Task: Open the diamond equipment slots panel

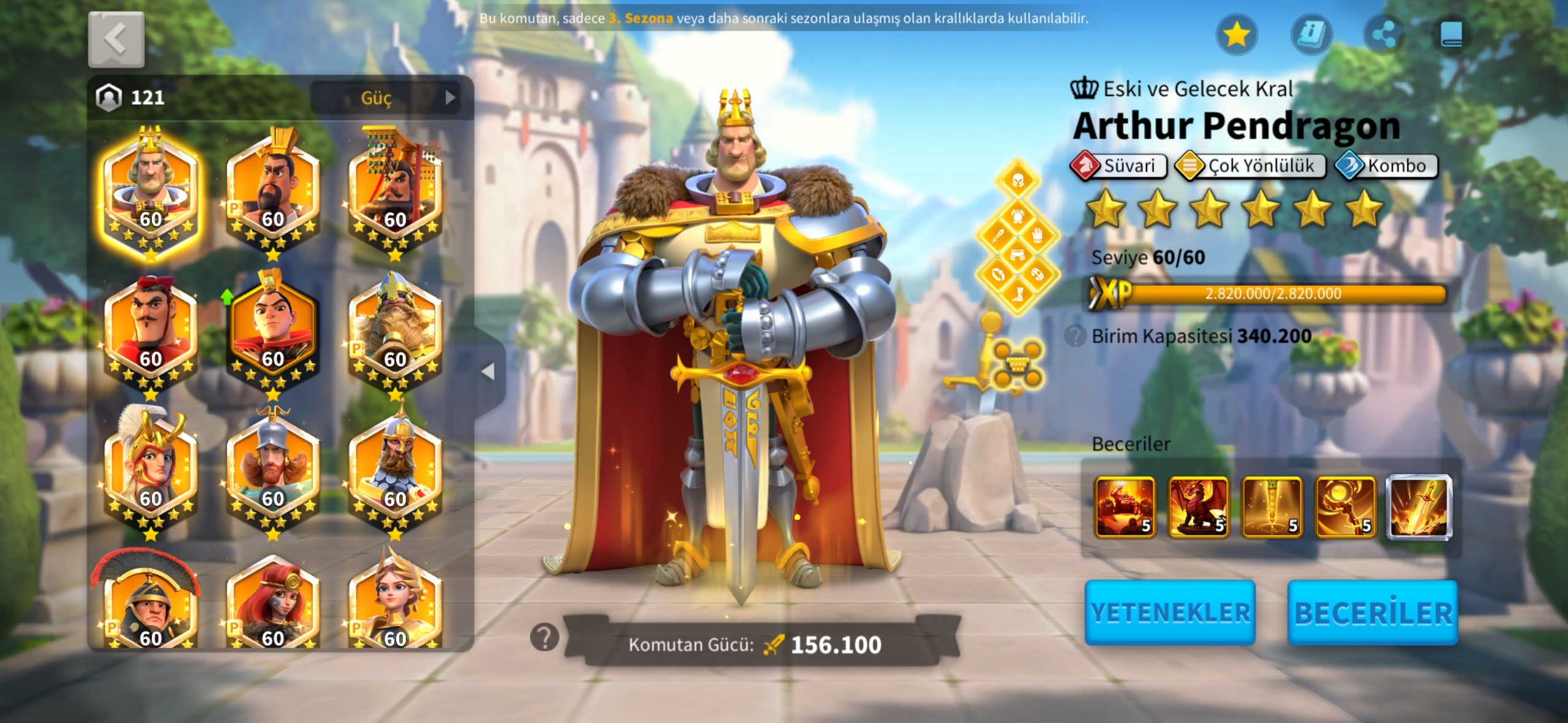Action: [1017, 237]
